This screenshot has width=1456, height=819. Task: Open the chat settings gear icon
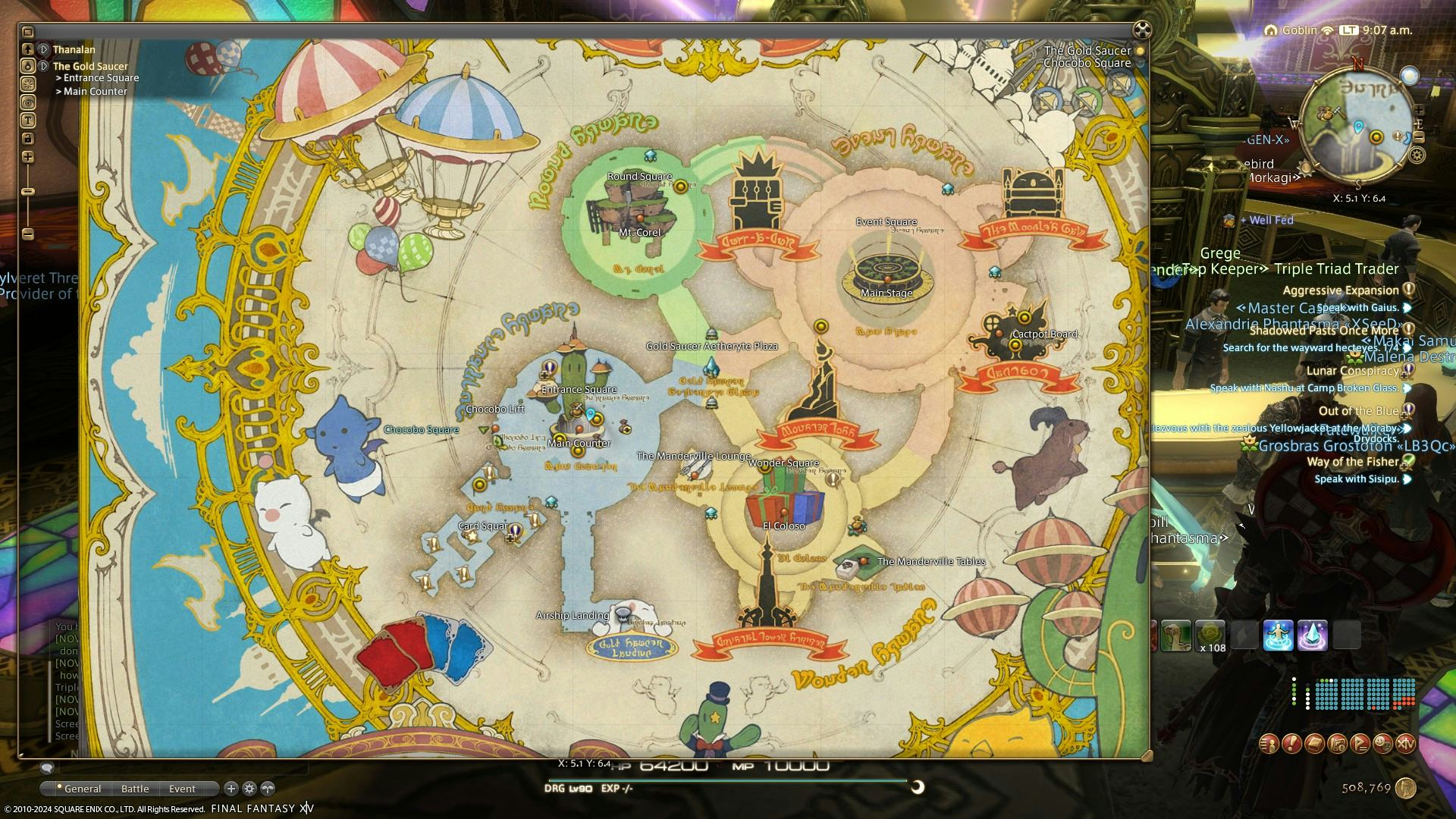click(x=249, y=789)
